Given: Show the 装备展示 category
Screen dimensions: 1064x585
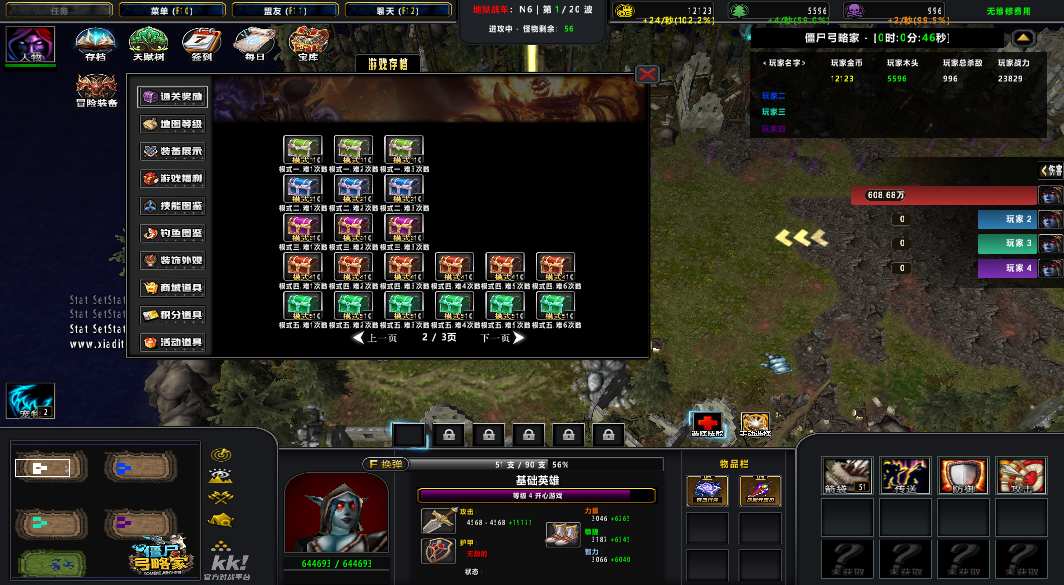Looking at the screenshot, I should (x=172, y=152).
